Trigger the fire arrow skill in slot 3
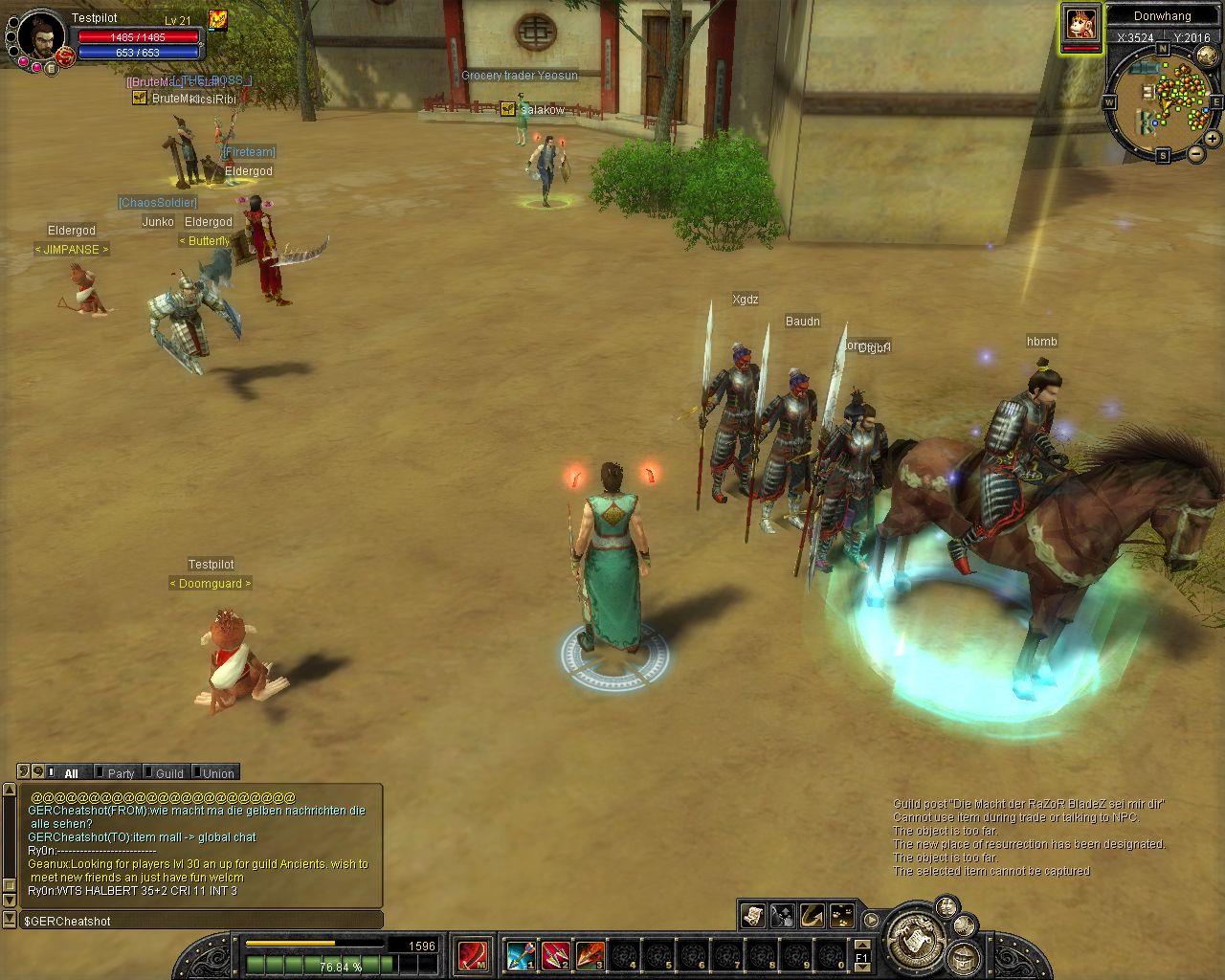1225x980 pixels. pyautogui.click(x=590, y=954)
